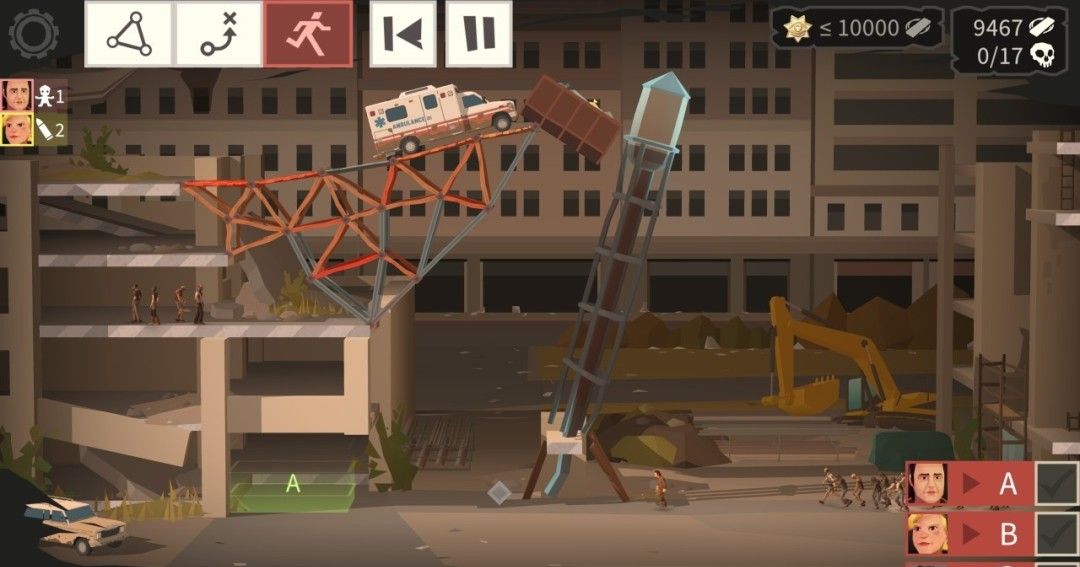Switch to bridge build mode
The height and width of the screenshot is (567, 1080).
129,34
